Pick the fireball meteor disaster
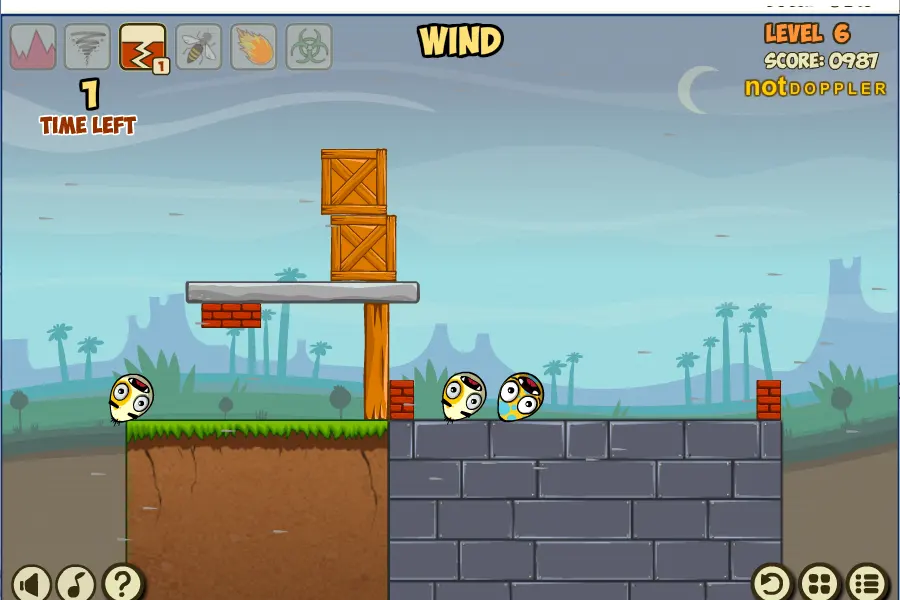This screenshot has height=600, width=900. (x=254, y=47)
